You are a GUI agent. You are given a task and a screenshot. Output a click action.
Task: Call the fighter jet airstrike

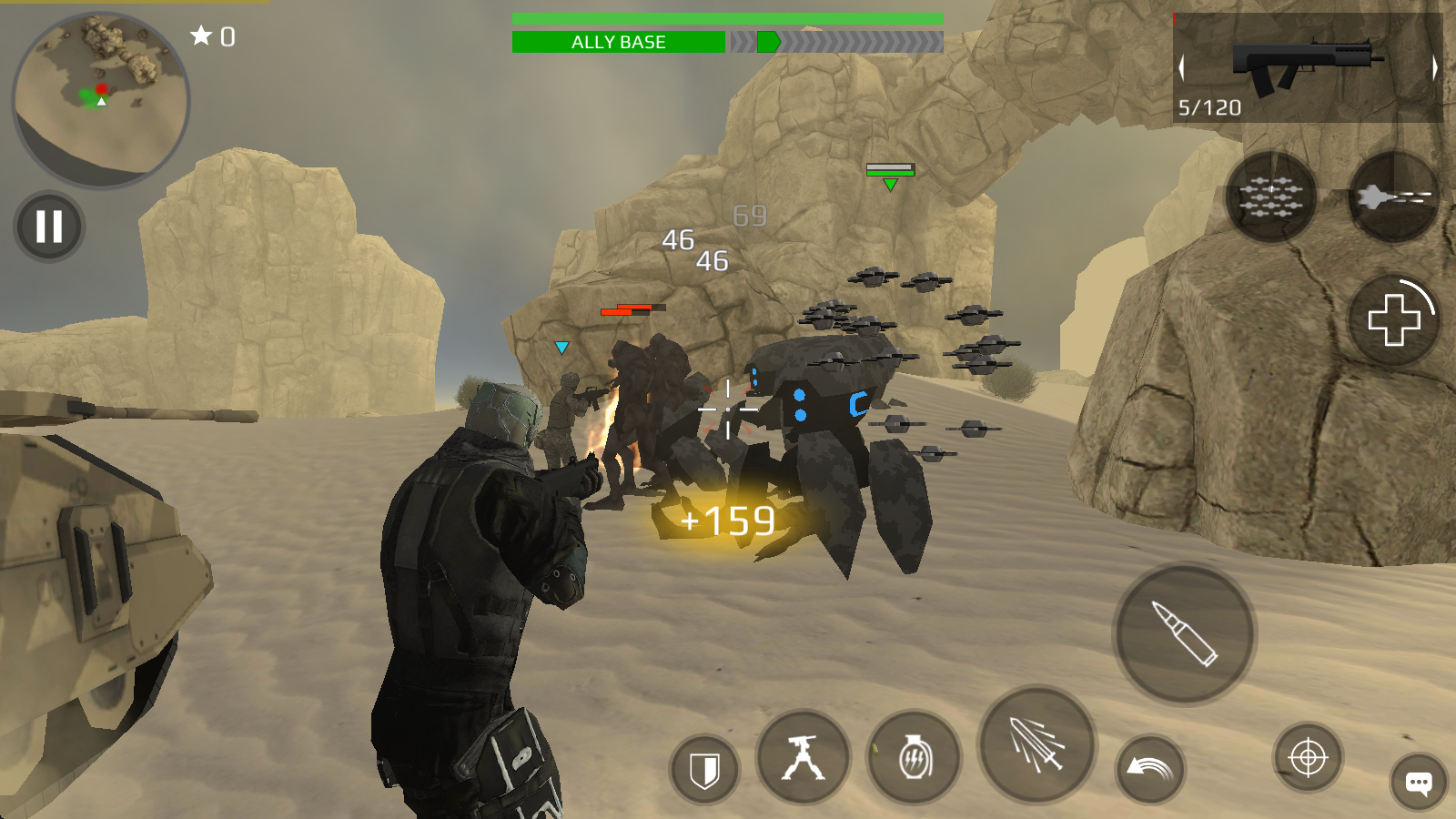1393,197
